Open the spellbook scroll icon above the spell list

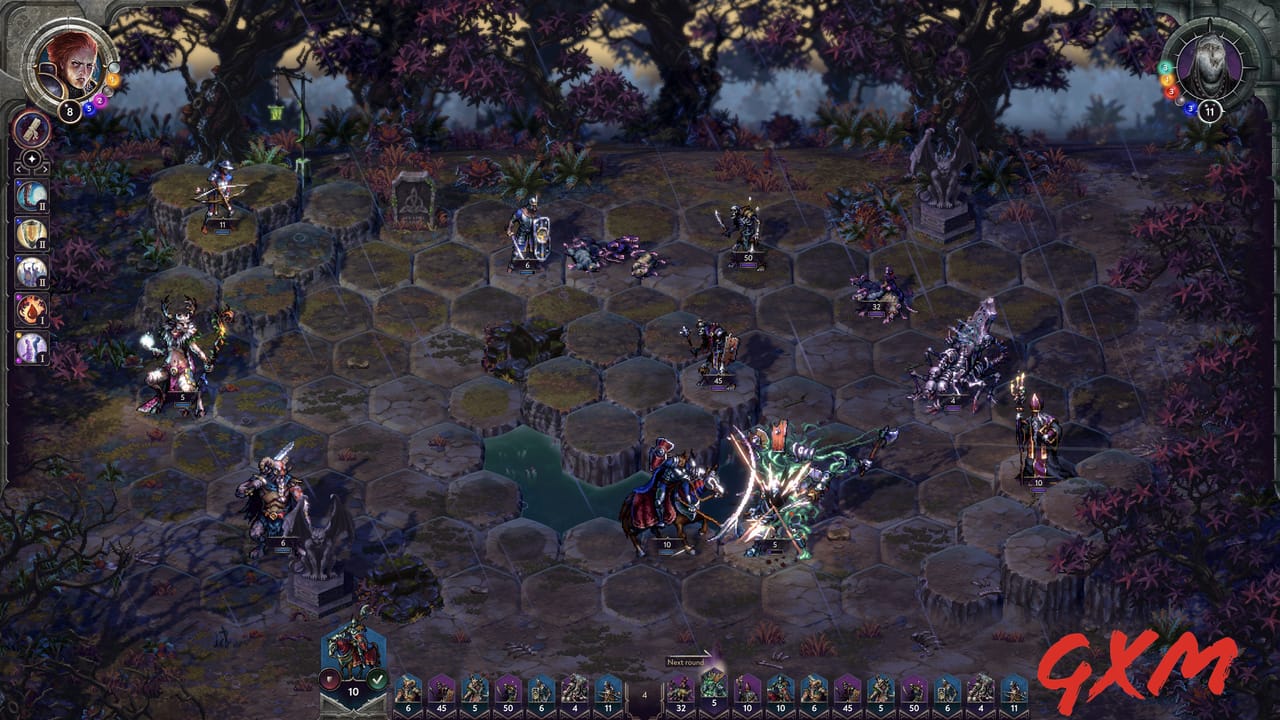[31, 131]
